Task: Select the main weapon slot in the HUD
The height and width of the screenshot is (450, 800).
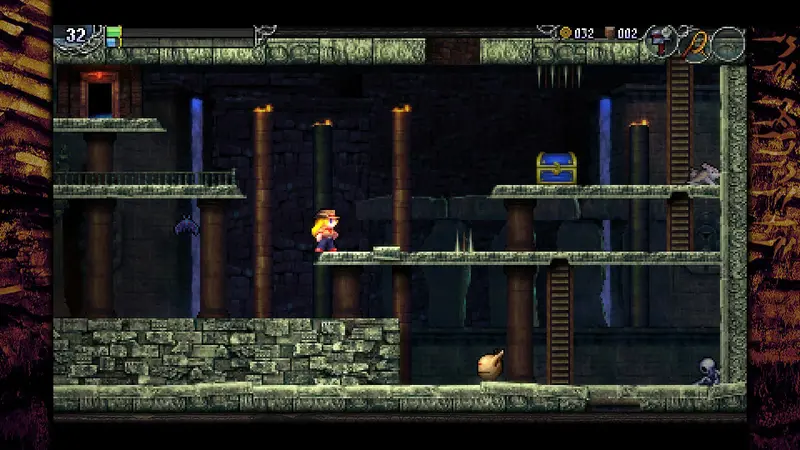Action: point(661,41)
